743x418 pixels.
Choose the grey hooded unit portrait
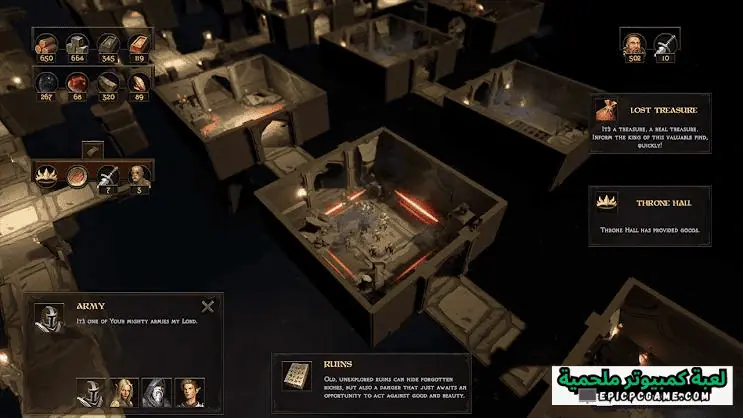click(157, 391)
